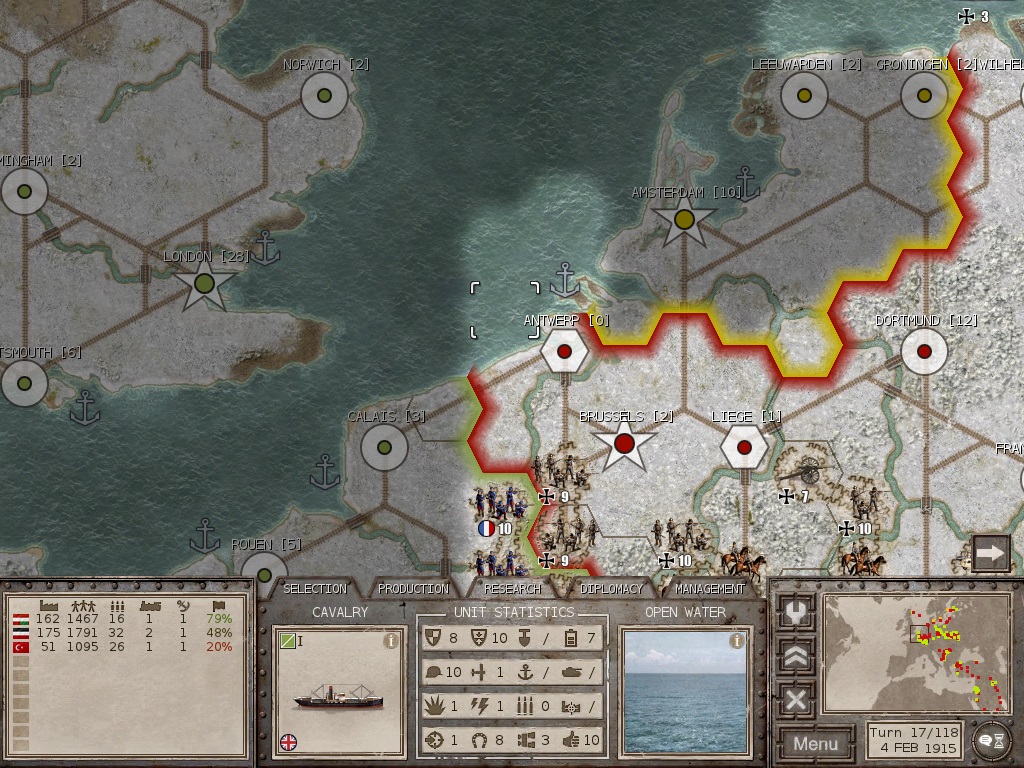Open the Research tab

(512, 589)
